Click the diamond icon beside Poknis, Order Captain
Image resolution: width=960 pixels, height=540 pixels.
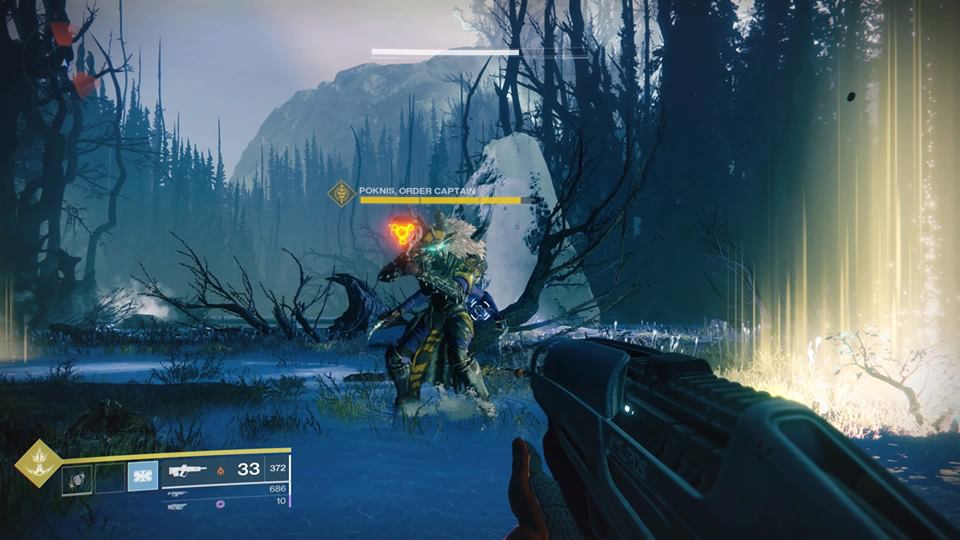344,193
